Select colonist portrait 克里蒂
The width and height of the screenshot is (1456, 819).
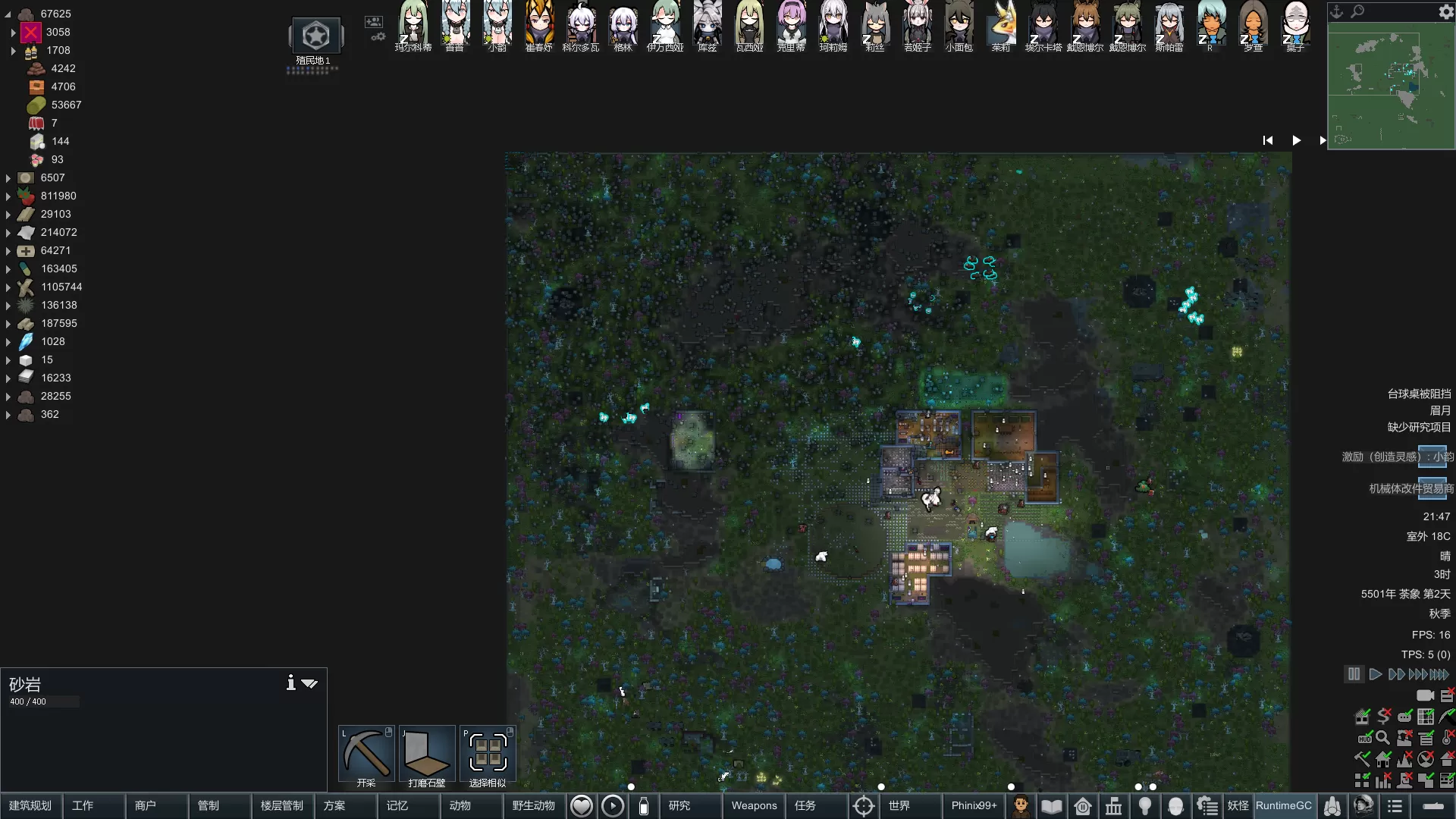(x=791, y=24)
